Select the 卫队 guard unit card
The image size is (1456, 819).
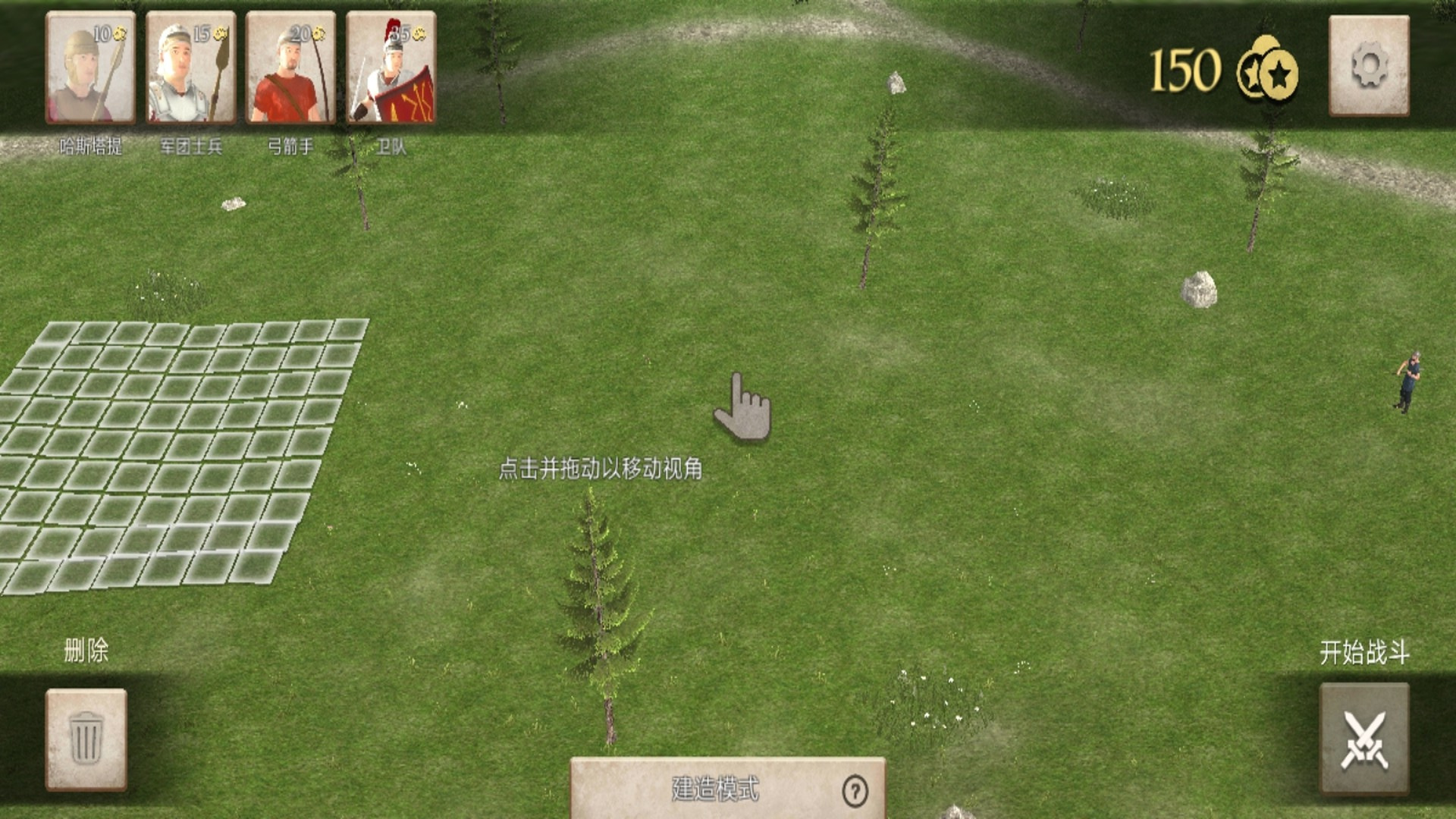click(x=391, y=68)
